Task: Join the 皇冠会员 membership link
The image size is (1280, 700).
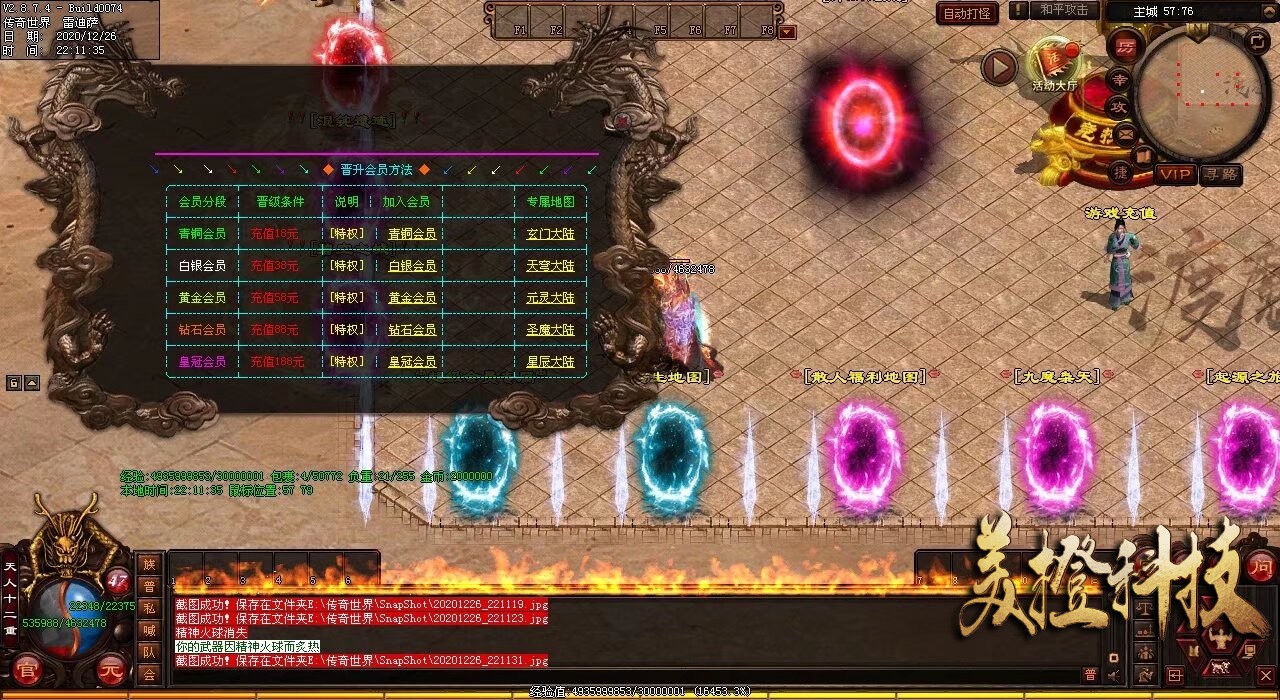Action: [x=412, y=362]
